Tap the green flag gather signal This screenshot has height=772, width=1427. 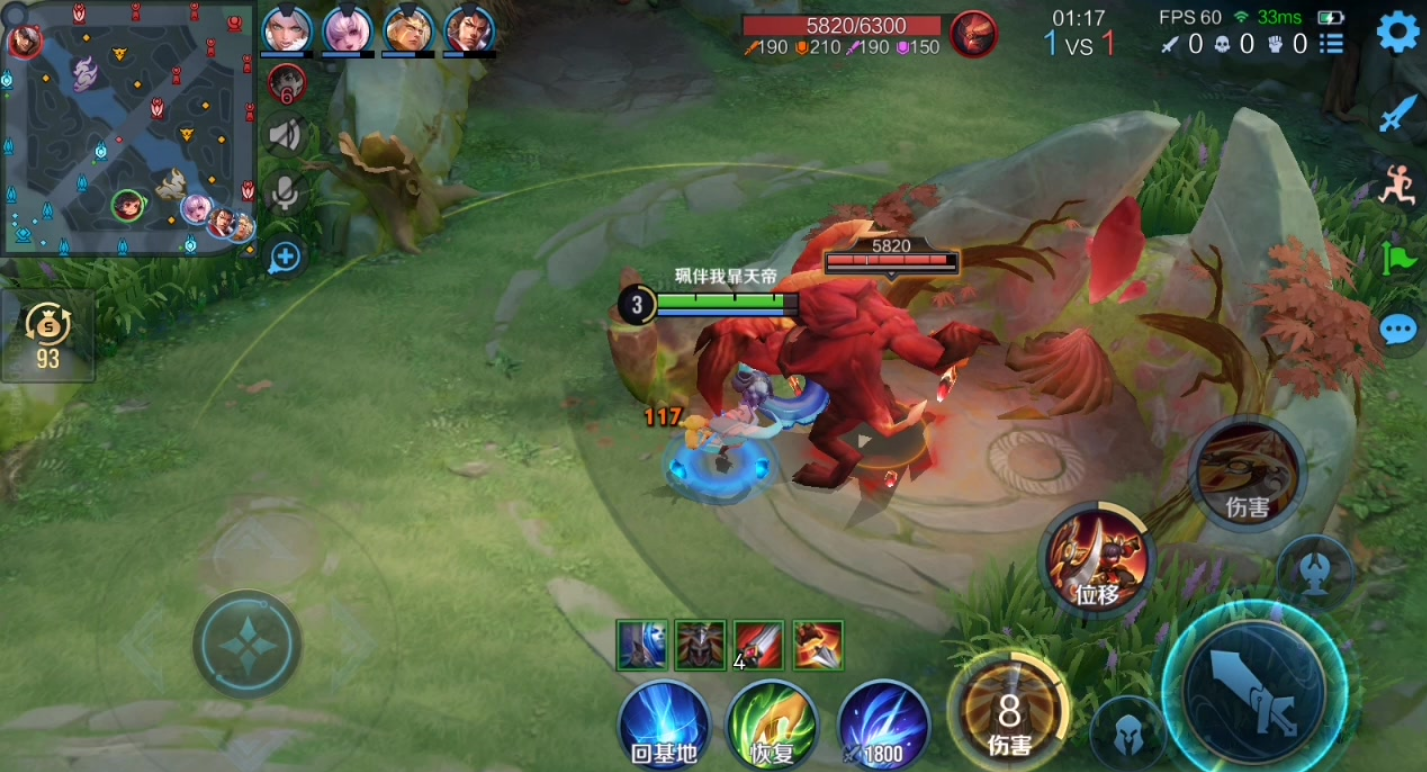click(1398, 260)
